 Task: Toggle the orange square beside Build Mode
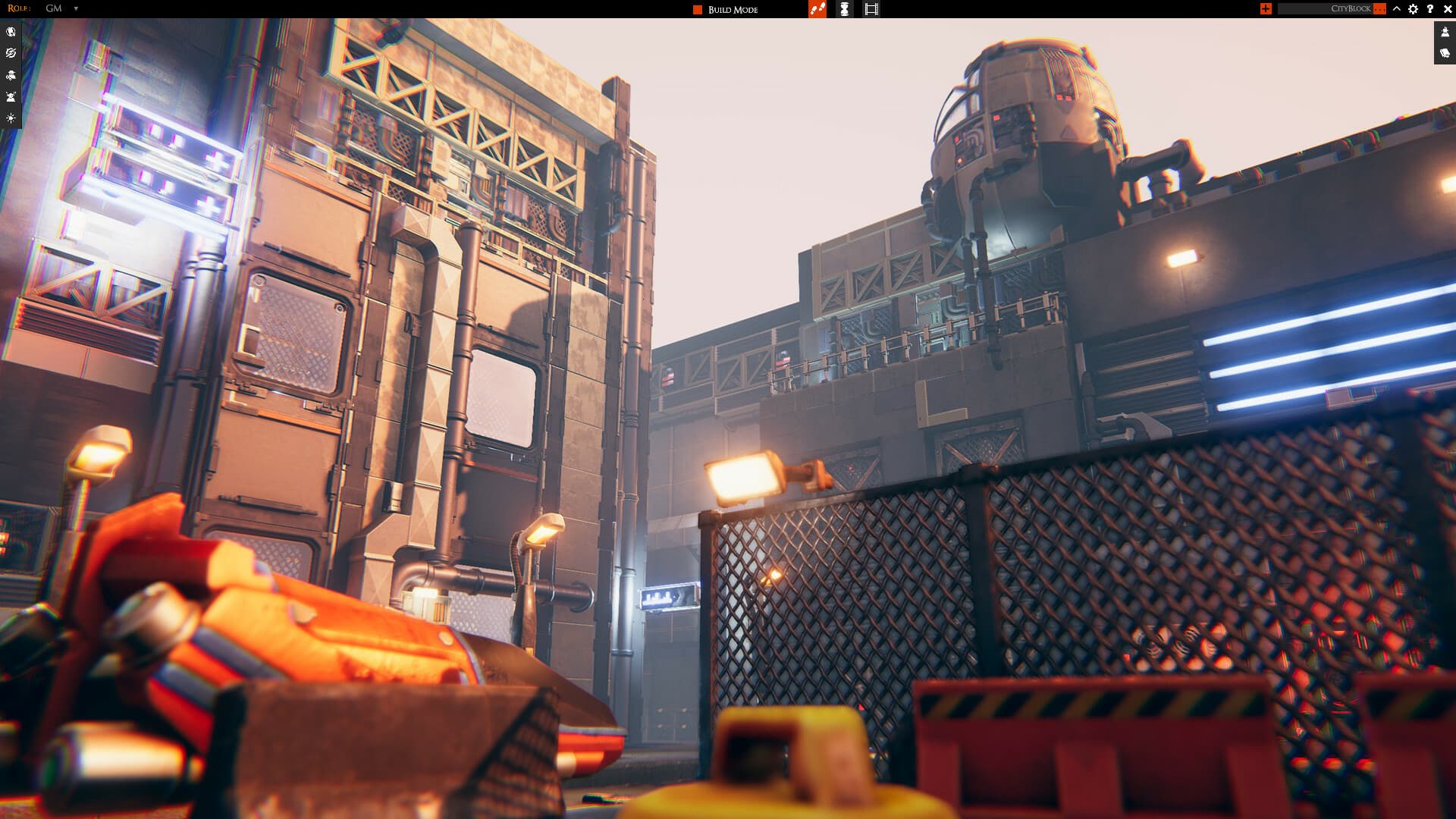point(697,9)
